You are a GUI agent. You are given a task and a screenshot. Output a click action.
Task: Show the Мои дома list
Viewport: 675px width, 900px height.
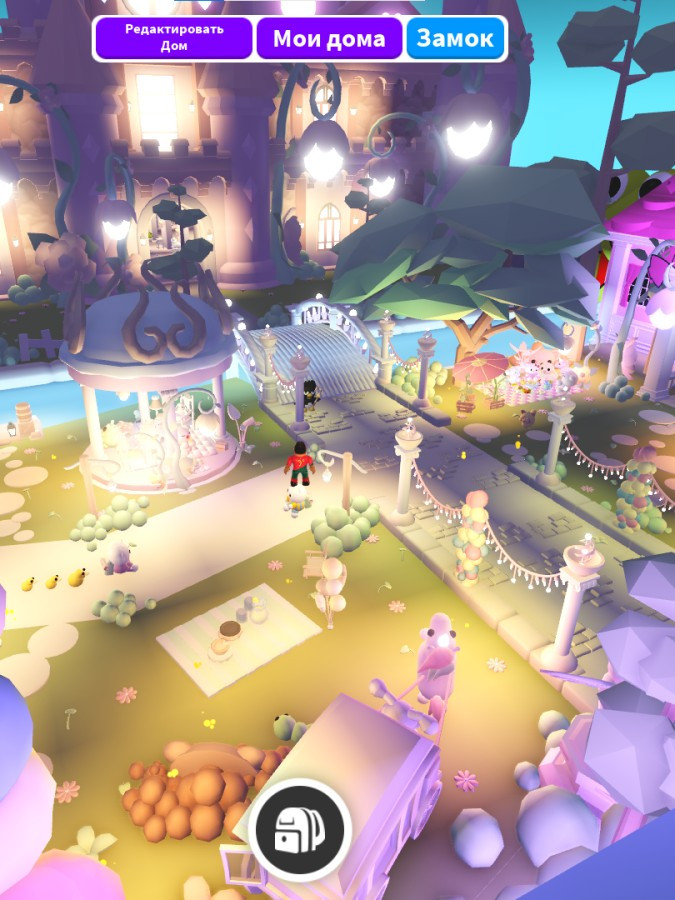[x=329, y=39]
